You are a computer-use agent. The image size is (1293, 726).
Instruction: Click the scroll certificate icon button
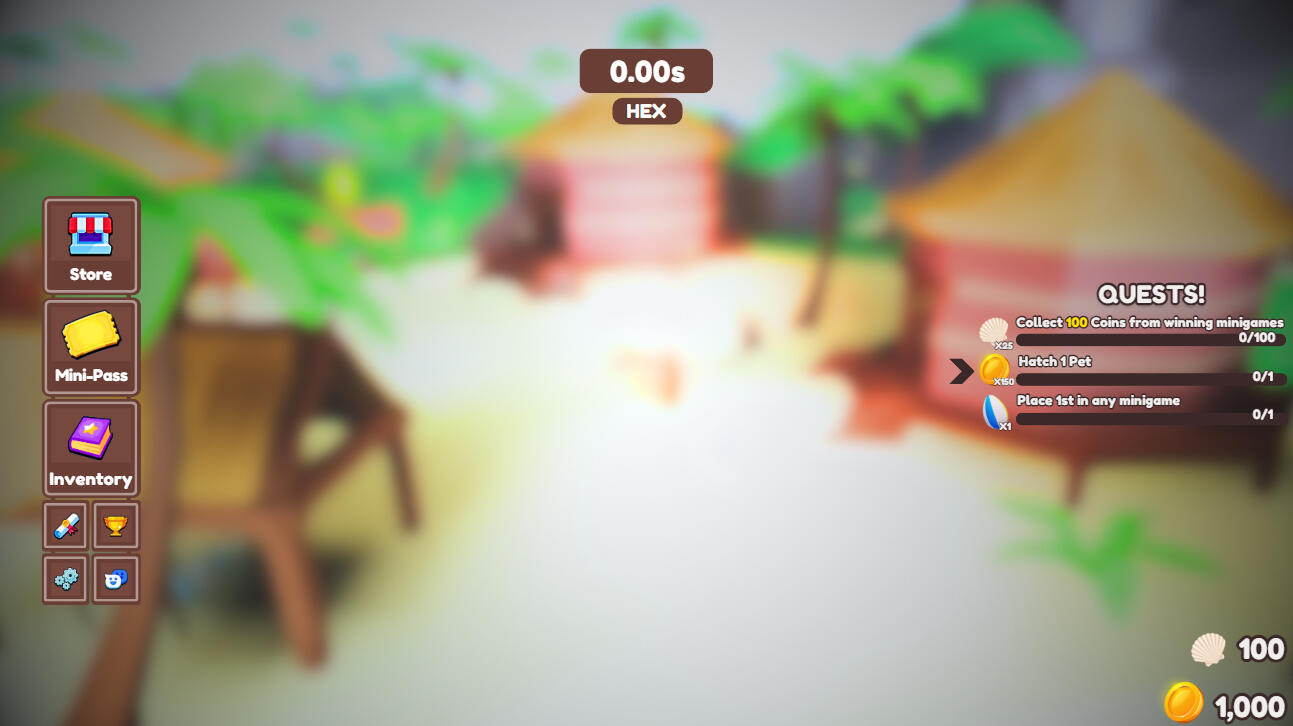tap(66, 526)
